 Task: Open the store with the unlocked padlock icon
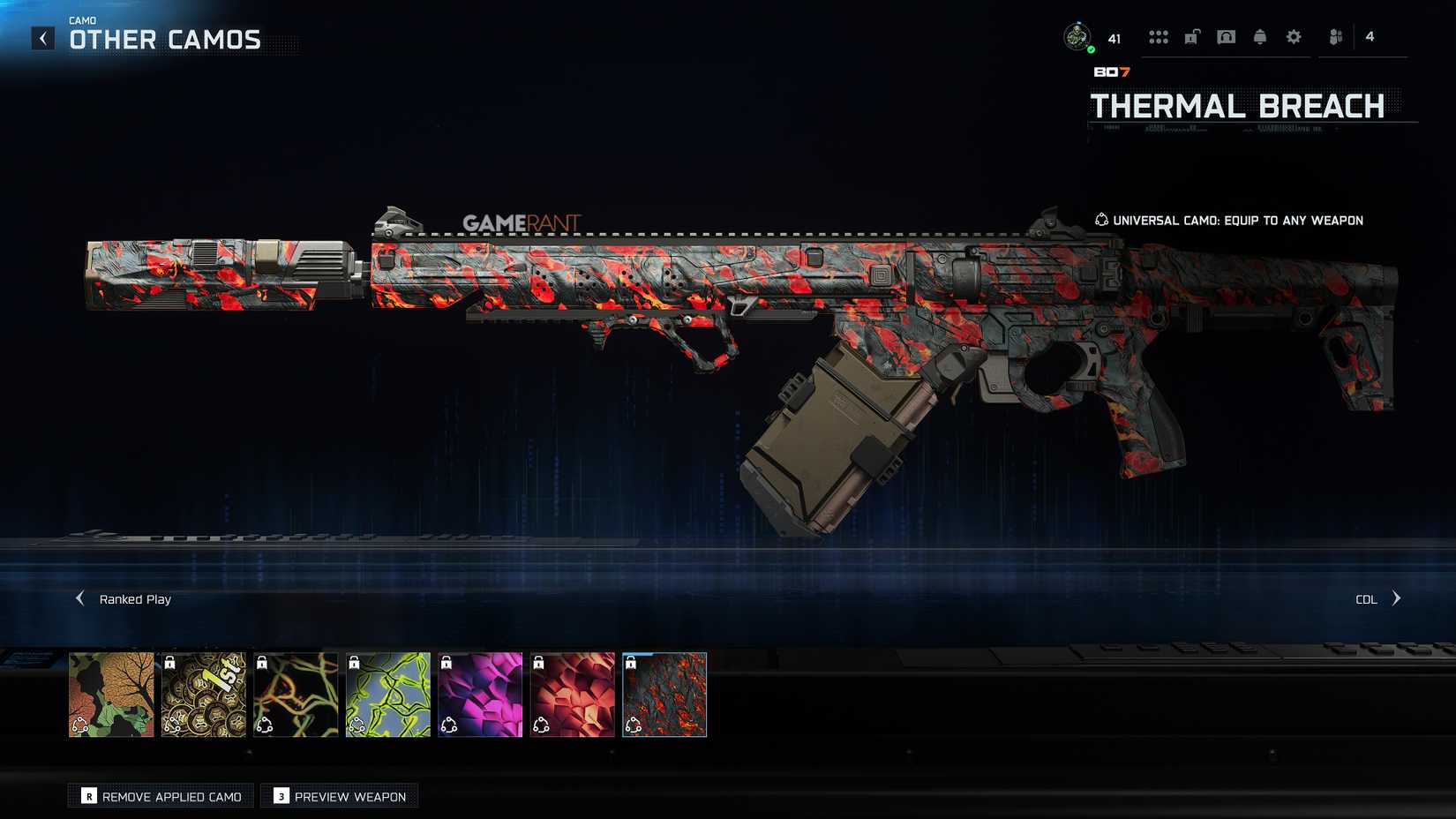coord(1193,37)
